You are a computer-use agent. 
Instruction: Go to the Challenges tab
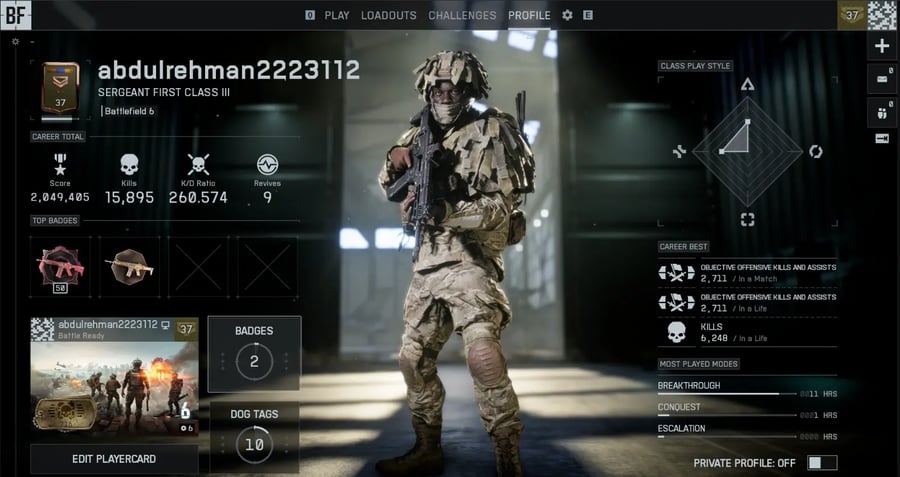462,15
